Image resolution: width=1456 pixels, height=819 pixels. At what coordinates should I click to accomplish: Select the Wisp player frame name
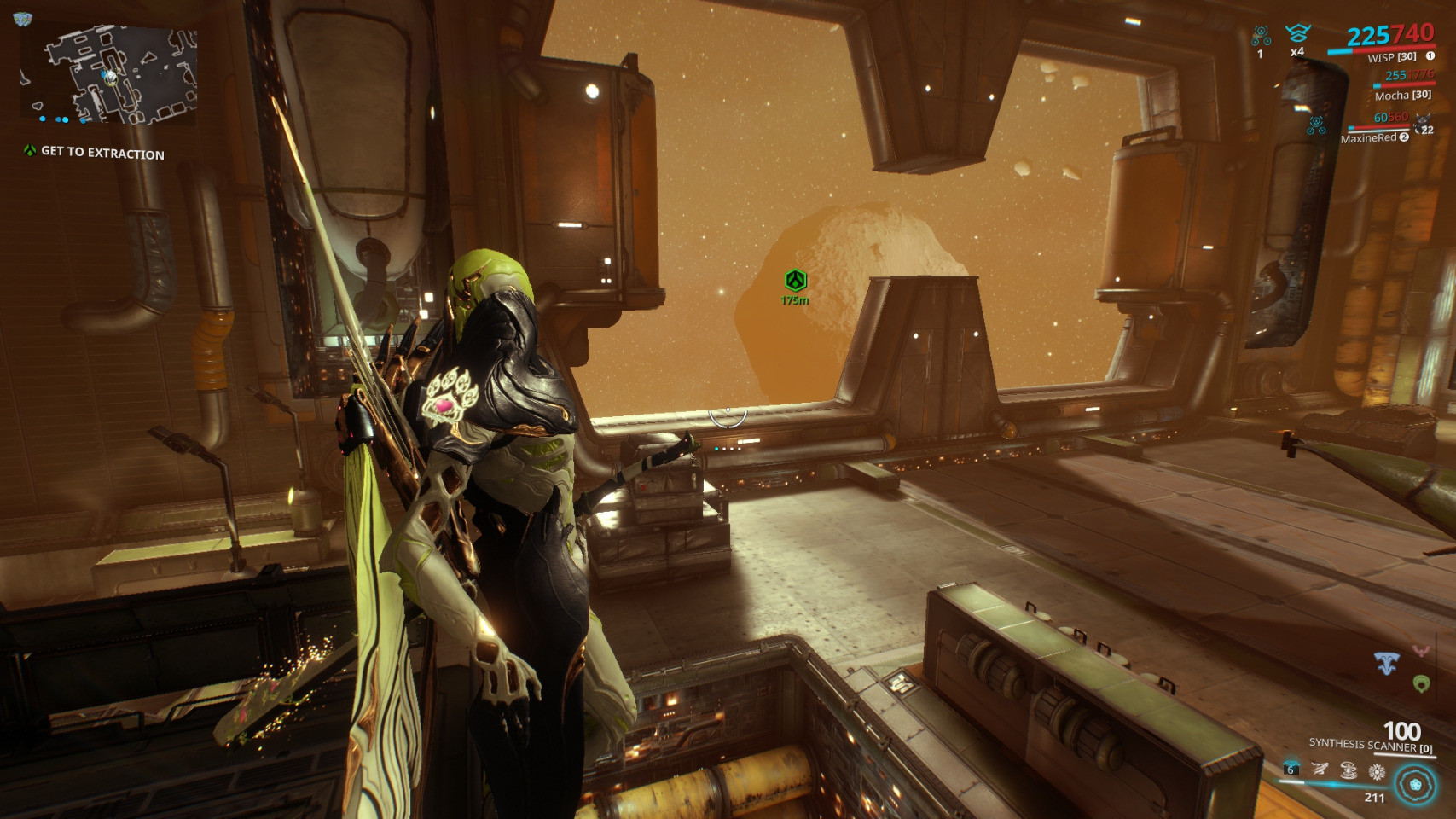tap(1391, 57)
